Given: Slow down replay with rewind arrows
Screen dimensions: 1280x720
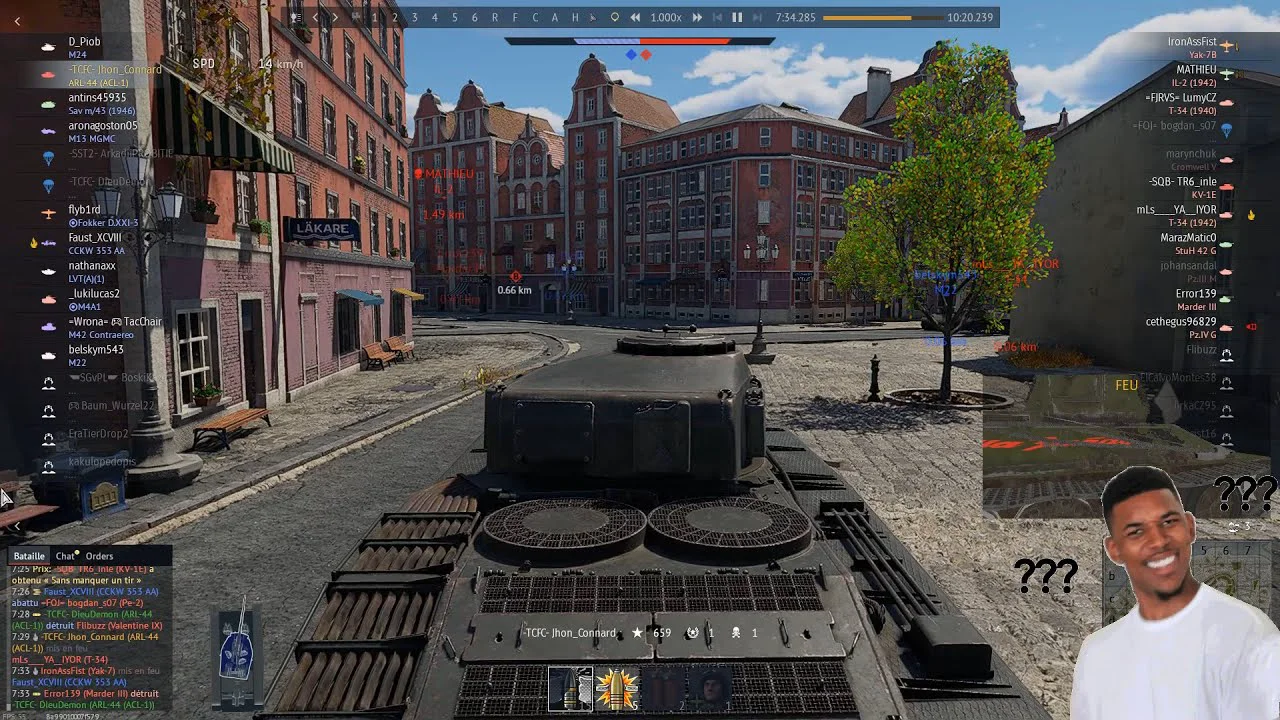Looking at the screenshot, I should [x=634, y=17].
